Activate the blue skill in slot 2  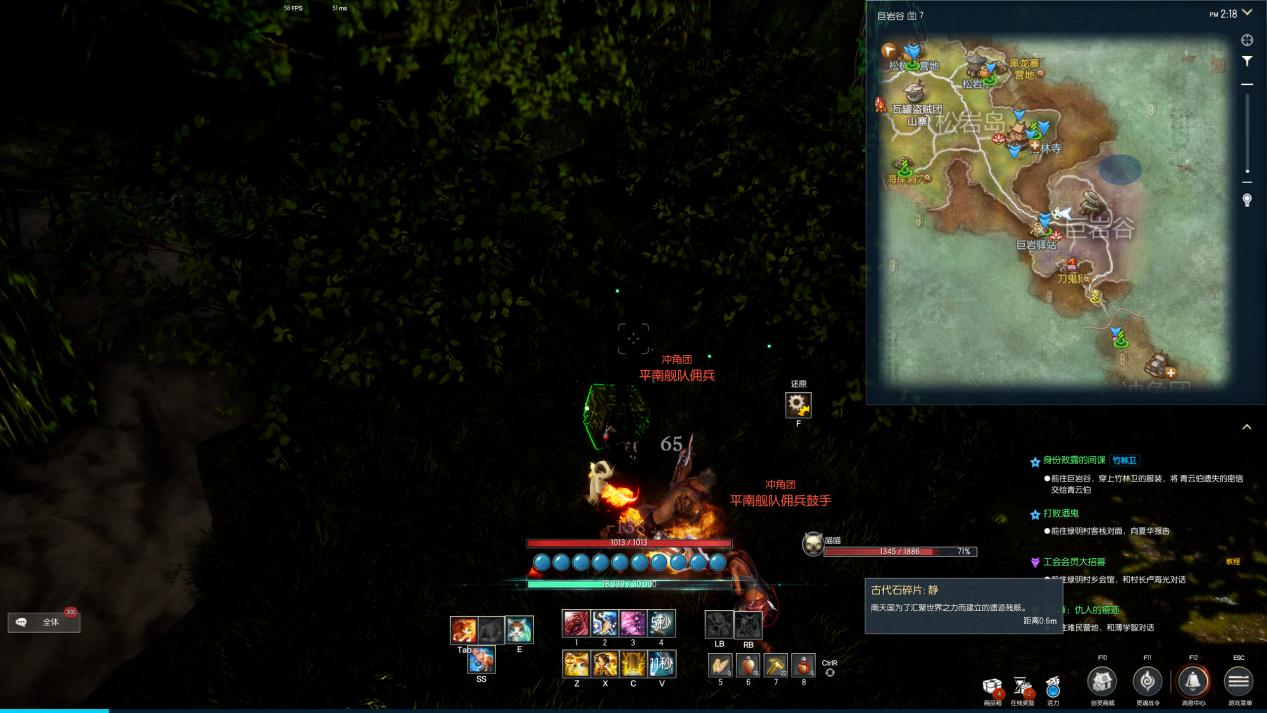click(604, 624)
